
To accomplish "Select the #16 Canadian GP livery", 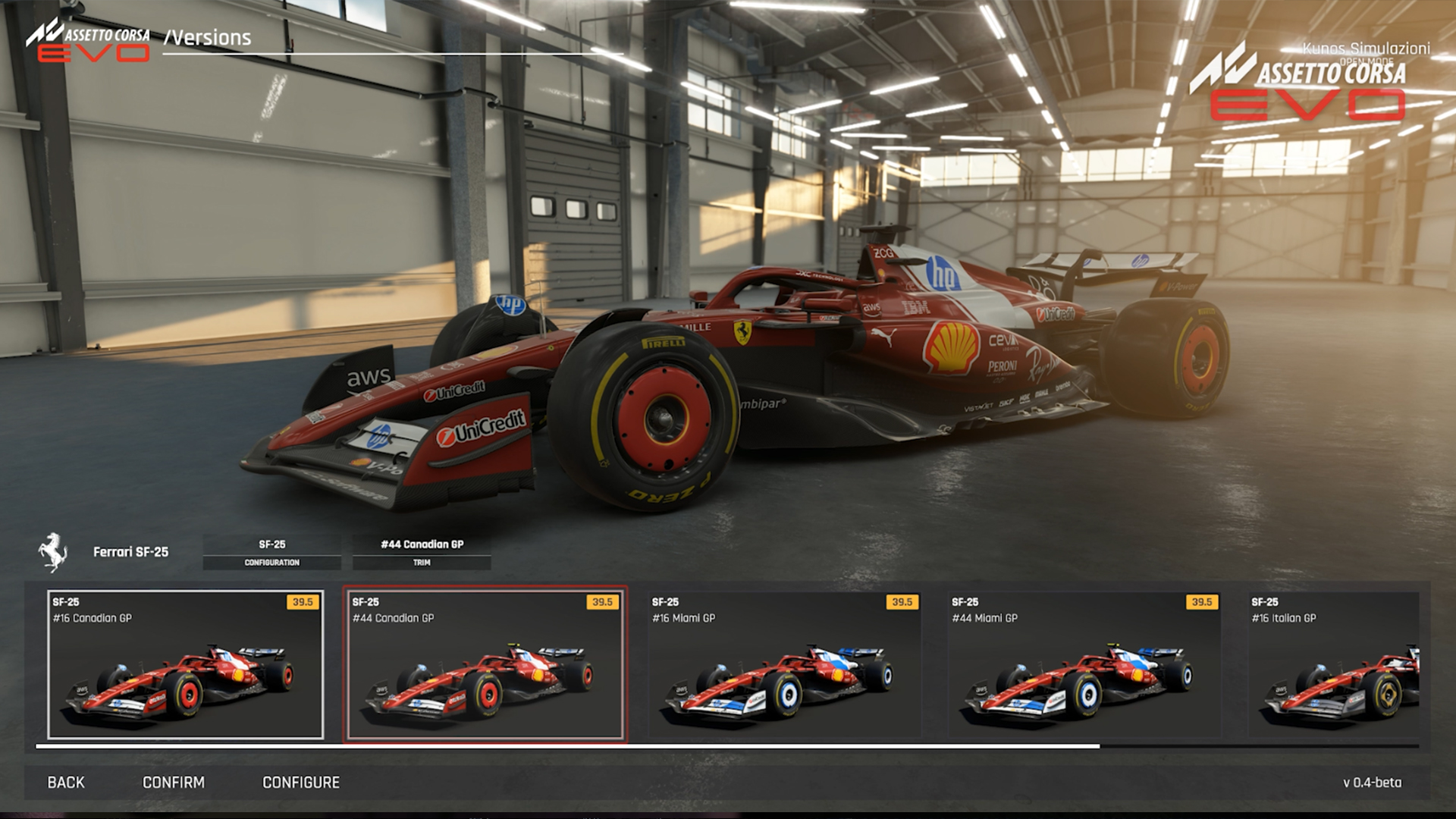I will tap(186, 664).
